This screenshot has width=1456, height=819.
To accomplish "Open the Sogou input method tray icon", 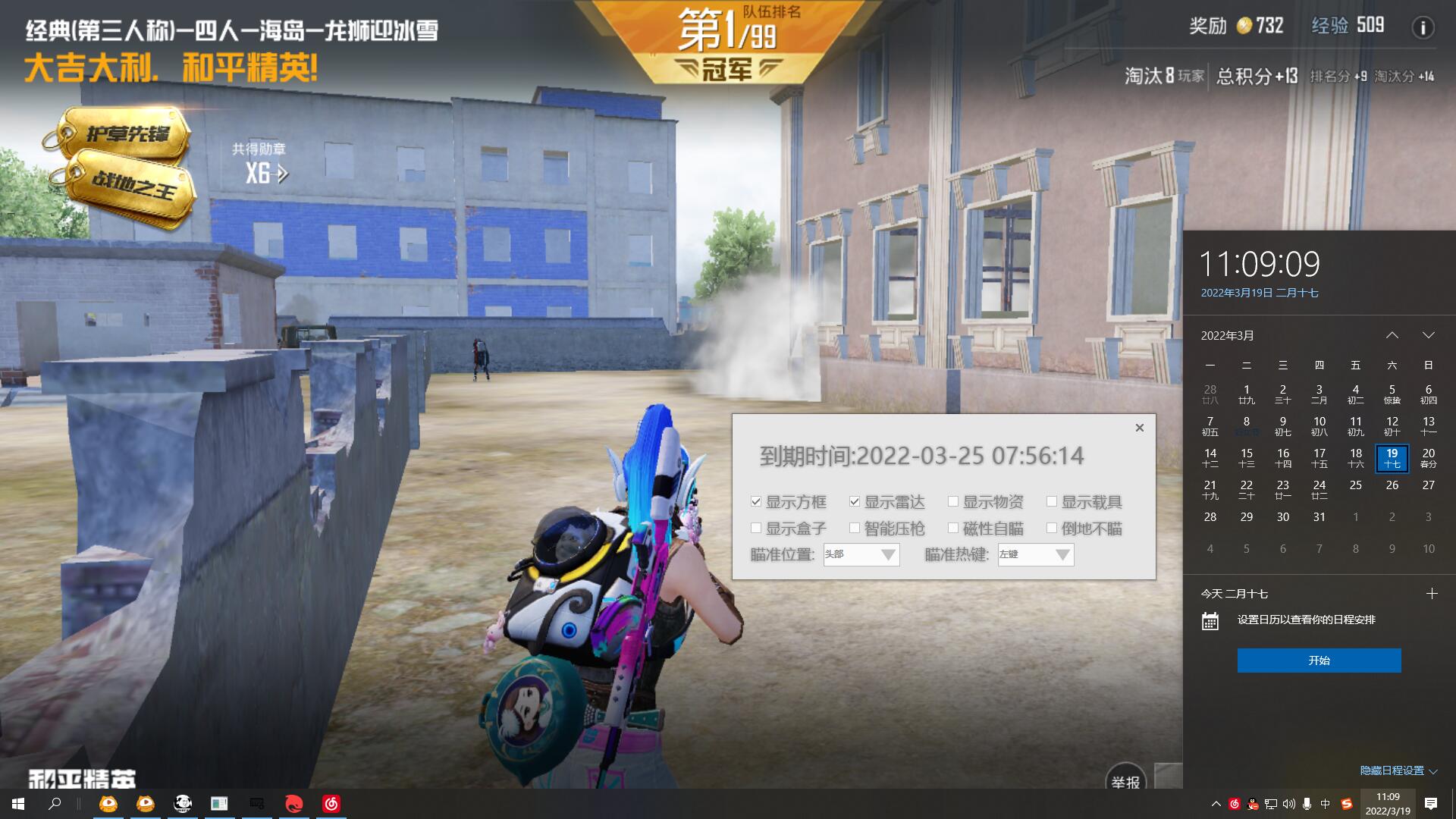I will click(x=1345, y=804).
